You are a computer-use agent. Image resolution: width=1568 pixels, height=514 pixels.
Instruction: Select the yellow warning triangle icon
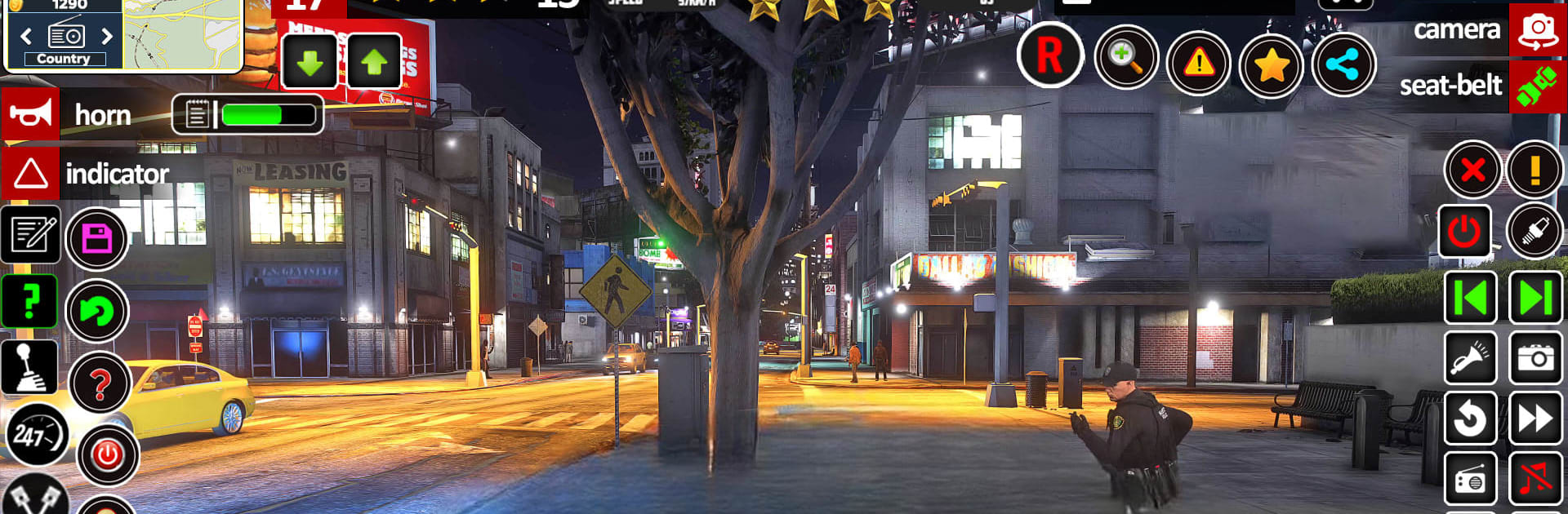tap(1198, 63)
